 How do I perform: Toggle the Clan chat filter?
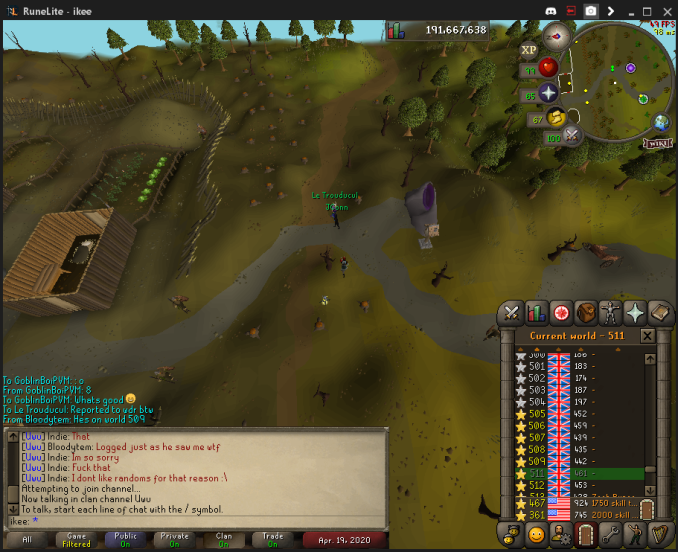[x=225, y=538]
